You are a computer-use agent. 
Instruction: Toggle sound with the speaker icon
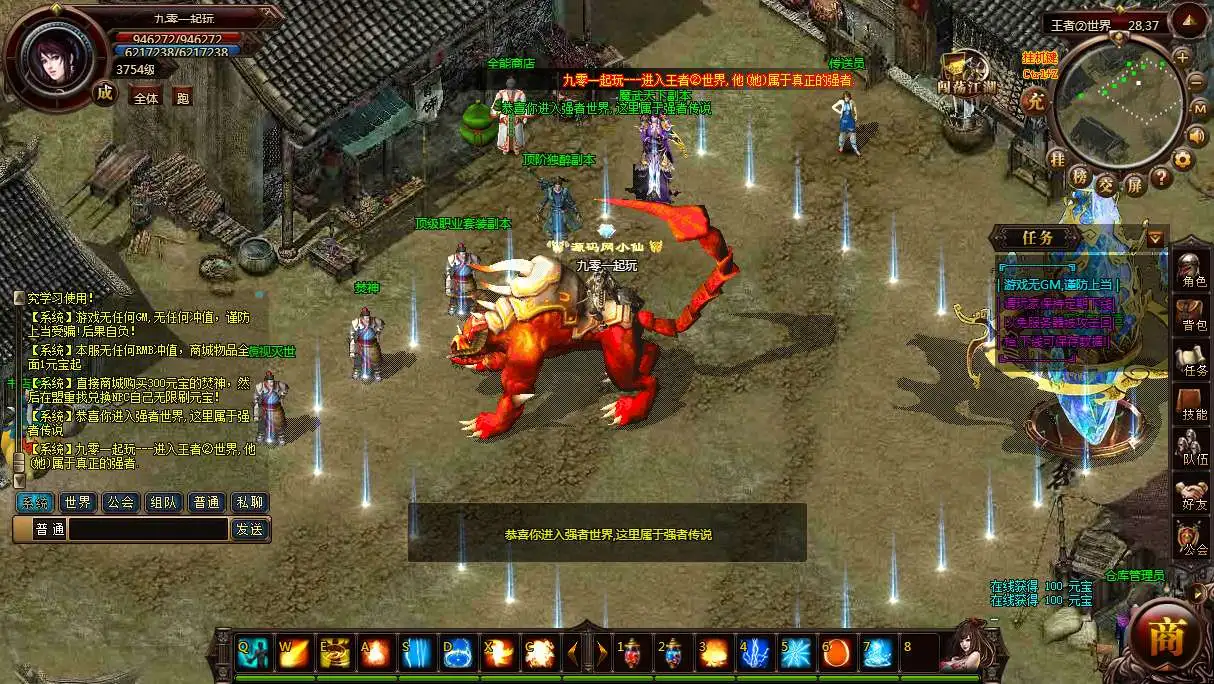click(1196, 135)
